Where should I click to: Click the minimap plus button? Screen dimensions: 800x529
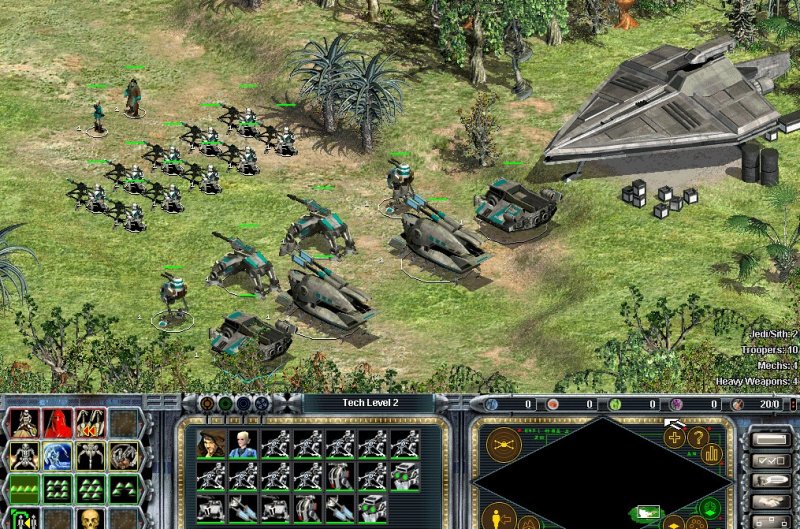tap(675, 436)
